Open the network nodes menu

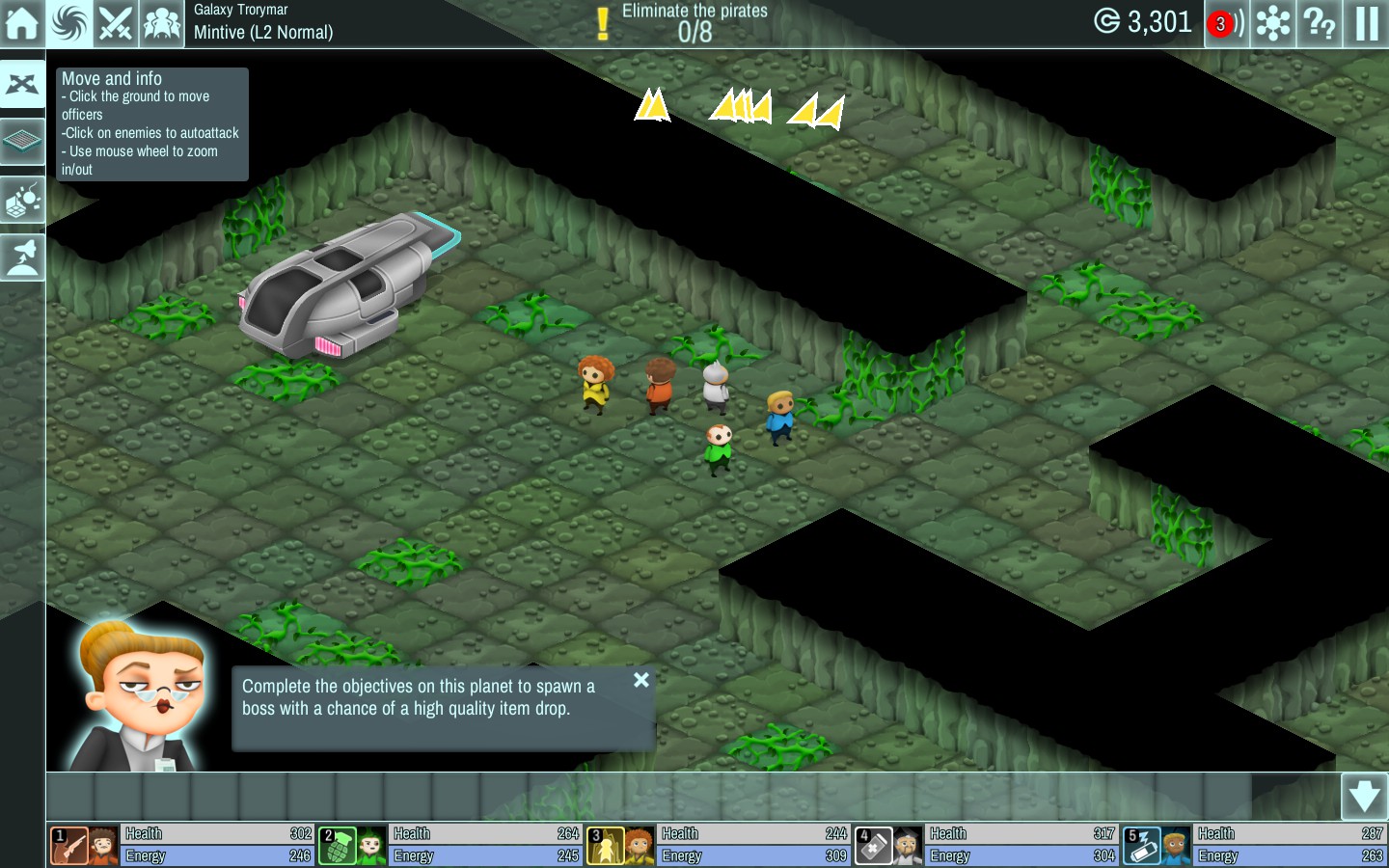(1273, 23)
